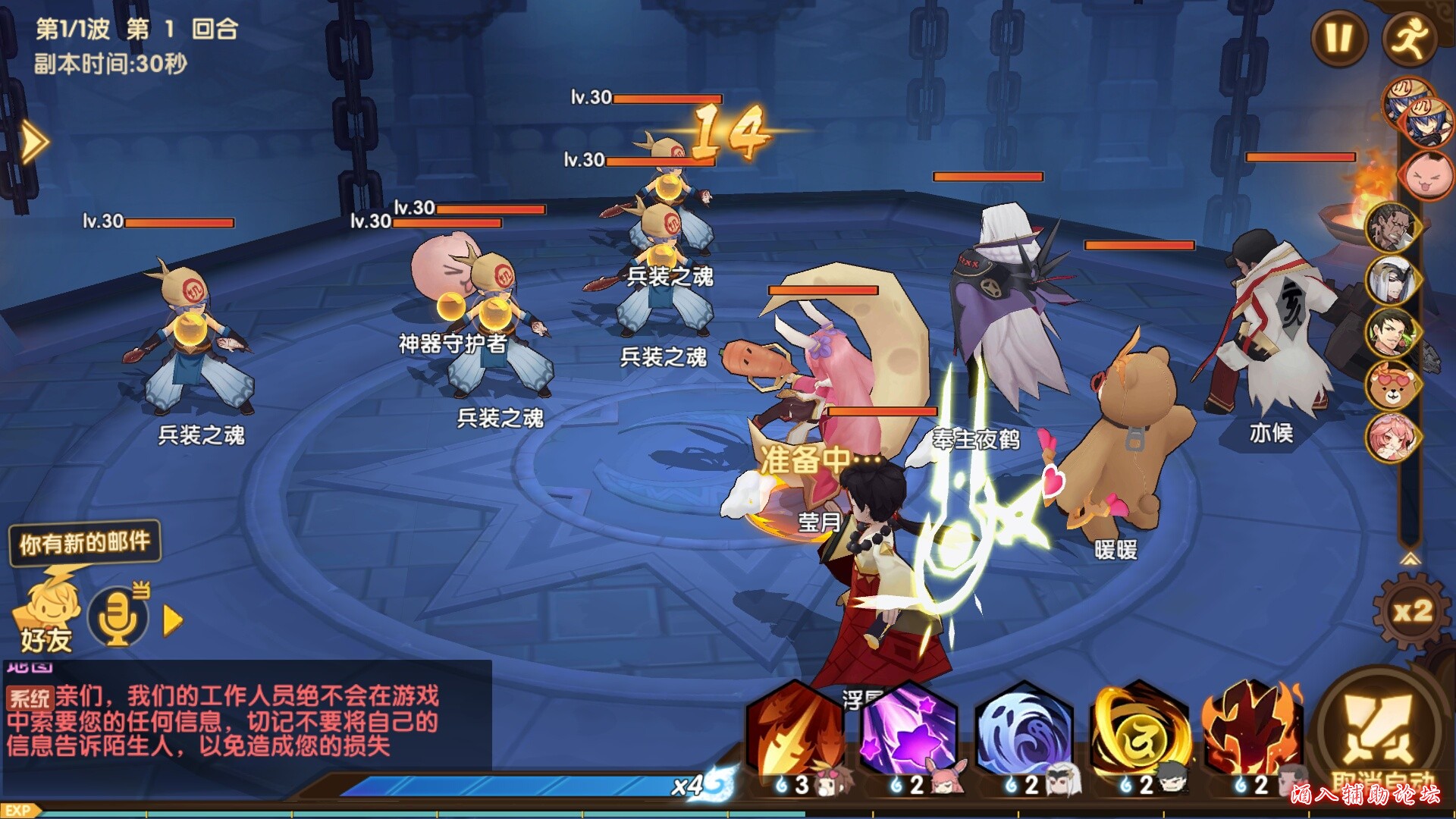Tap the running figure escape button
The image size is (1456, 819).
click(x=1410, y=38)
